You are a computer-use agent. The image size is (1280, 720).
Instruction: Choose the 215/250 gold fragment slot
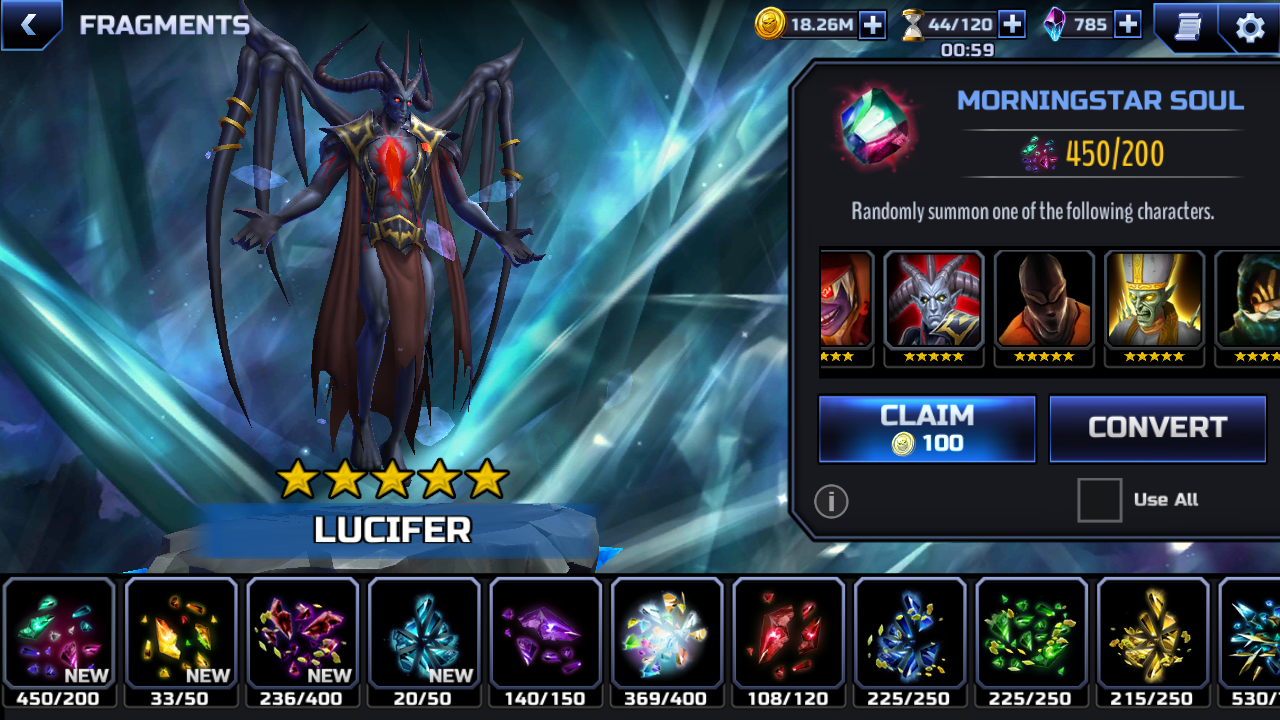click(1152, 634)
